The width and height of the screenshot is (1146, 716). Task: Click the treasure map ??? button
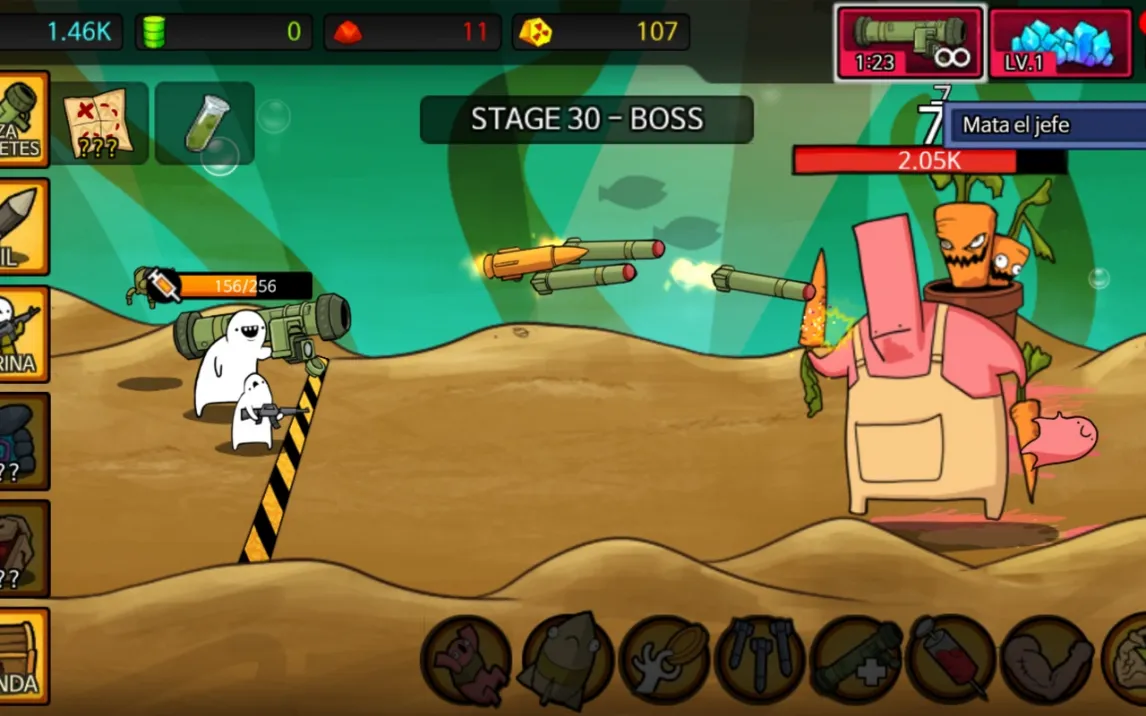[x=99, y=123]
